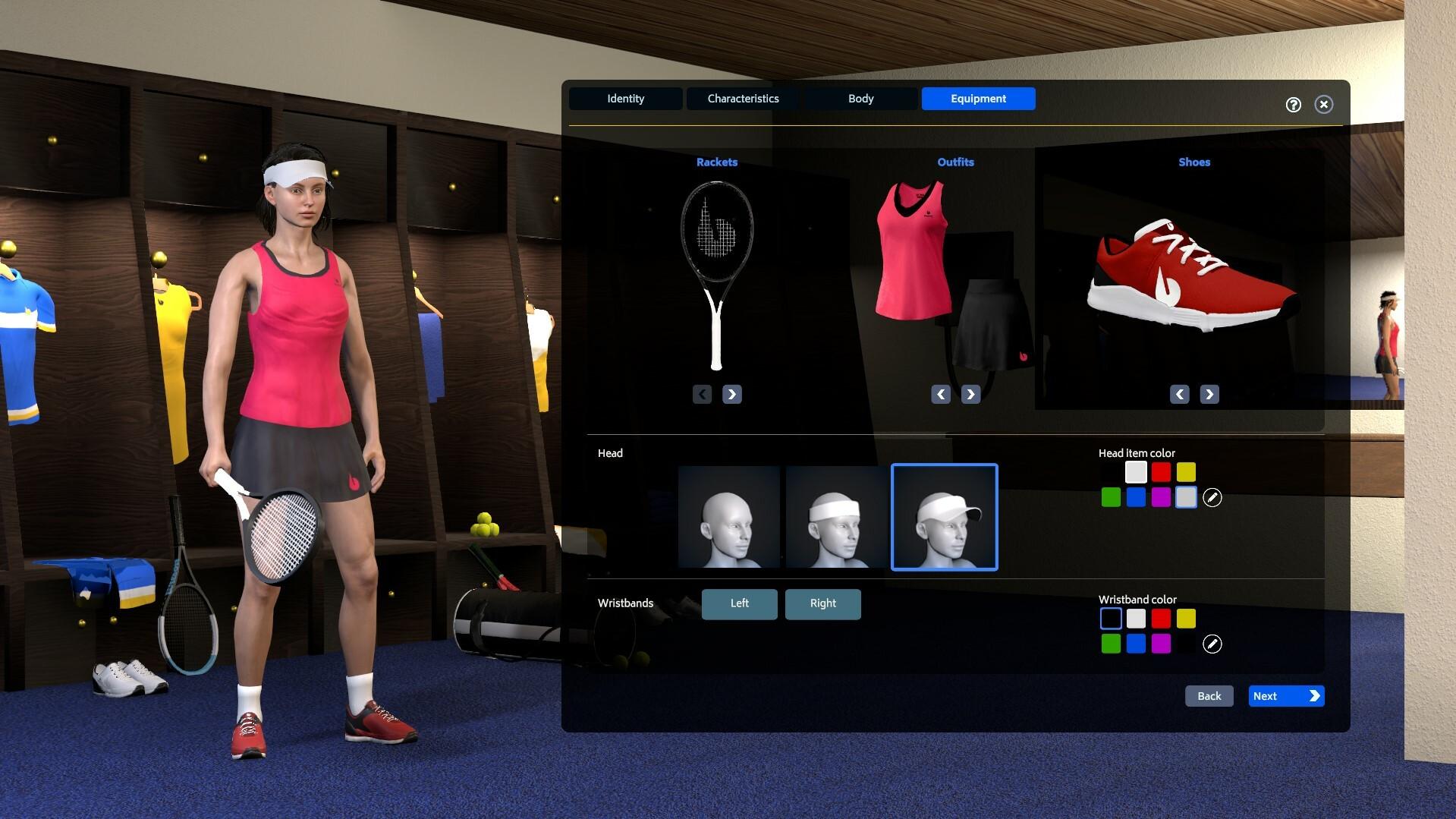Open the custom head item color picker pencil
The image size is (1456, 819).
click(x=1212, y=498)
